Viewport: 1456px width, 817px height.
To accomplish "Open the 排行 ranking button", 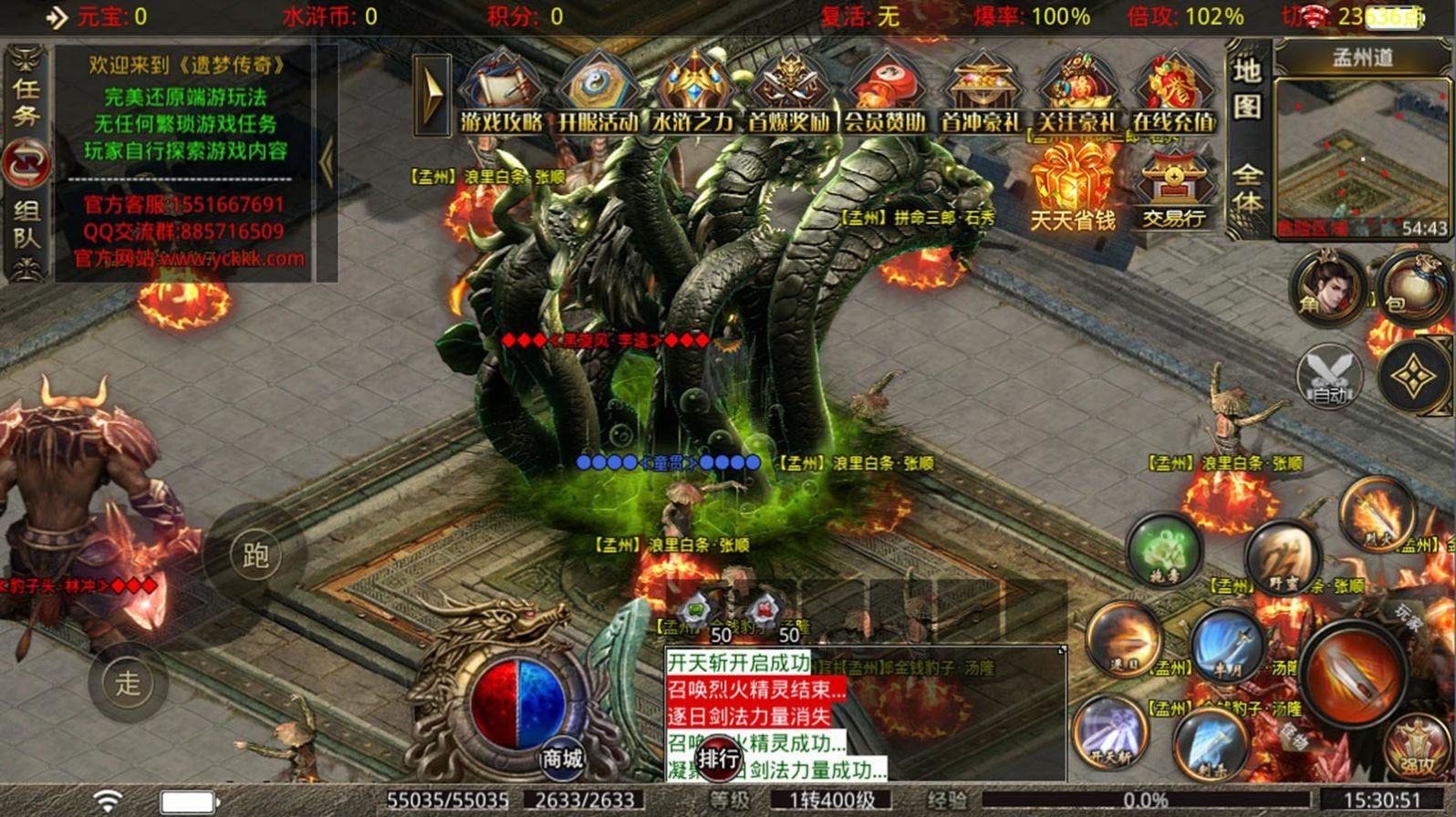I will pos(719,757).
